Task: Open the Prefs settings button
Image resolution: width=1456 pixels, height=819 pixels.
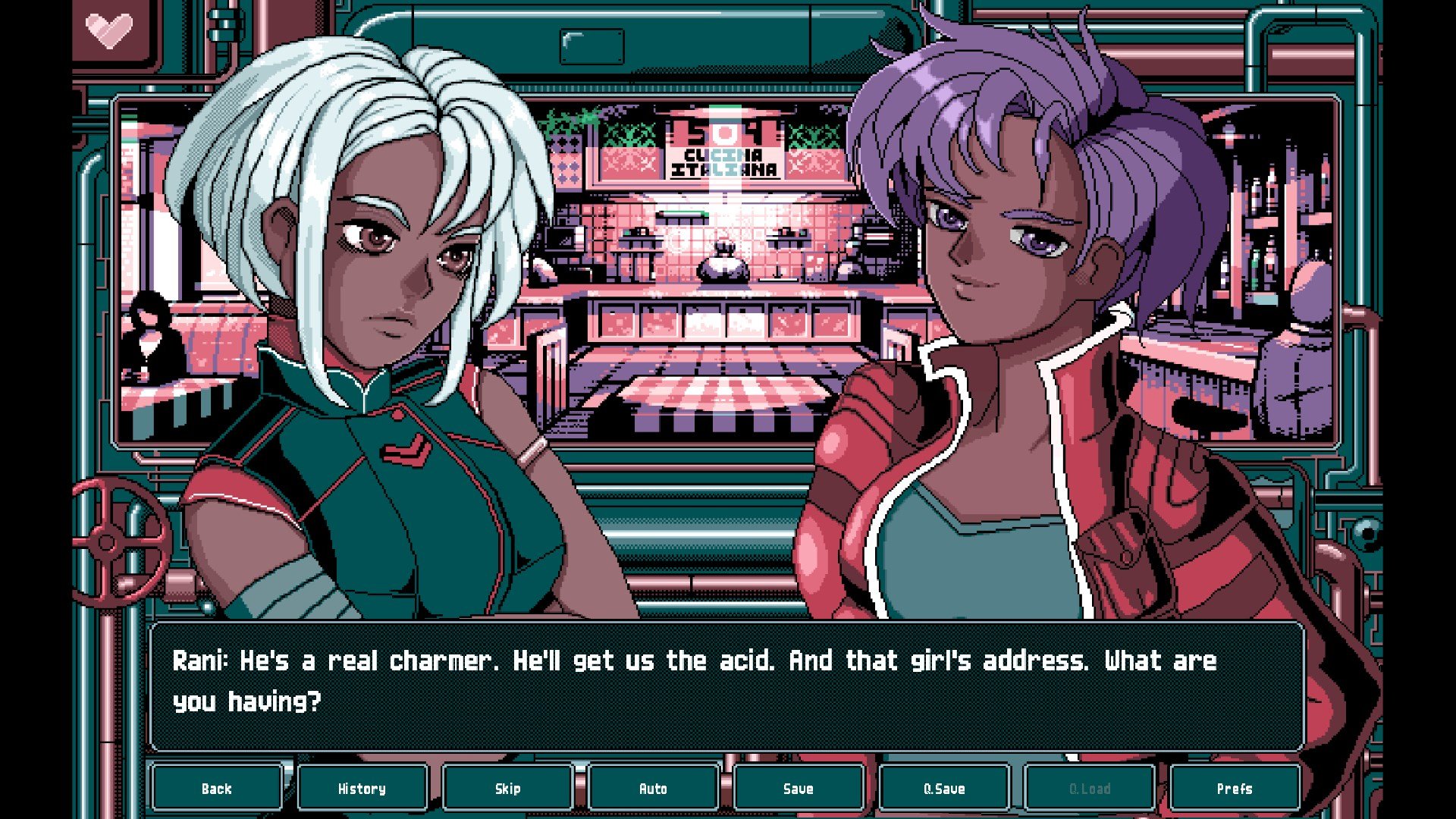Action: click(1236, 789)
